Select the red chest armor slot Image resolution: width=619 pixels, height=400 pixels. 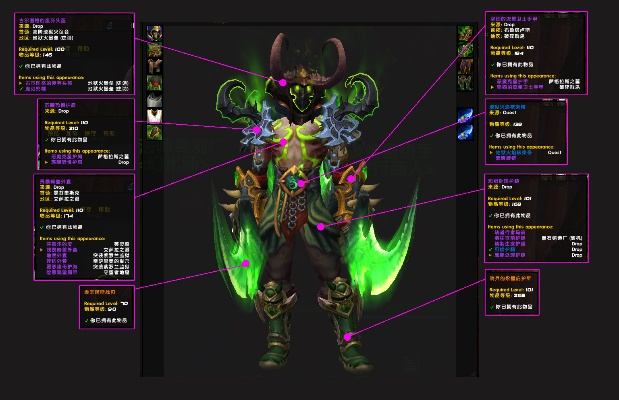coord(154,83)
